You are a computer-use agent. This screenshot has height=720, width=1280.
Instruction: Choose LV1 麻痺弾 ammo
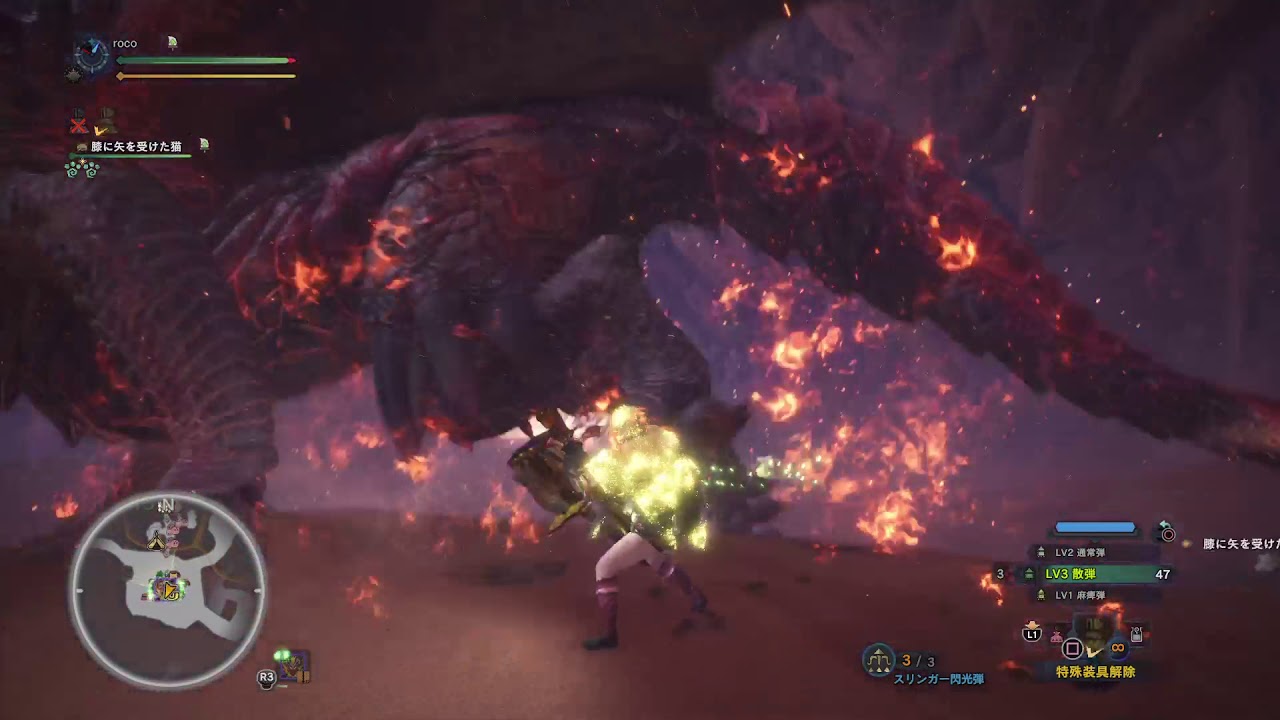click(x=1080, y=595)
